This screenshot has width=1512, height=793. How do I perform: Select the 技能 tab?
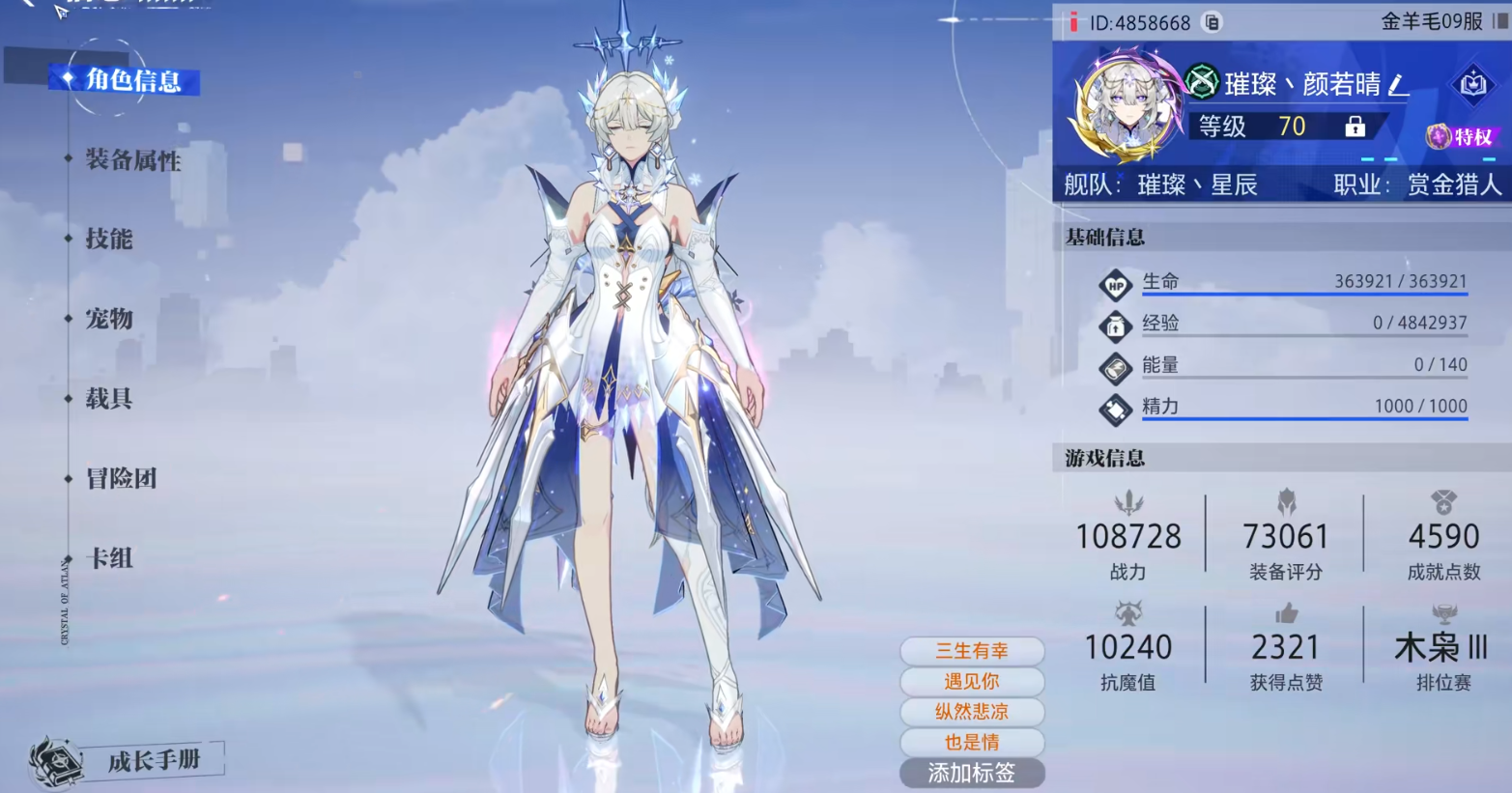[108, 240]
